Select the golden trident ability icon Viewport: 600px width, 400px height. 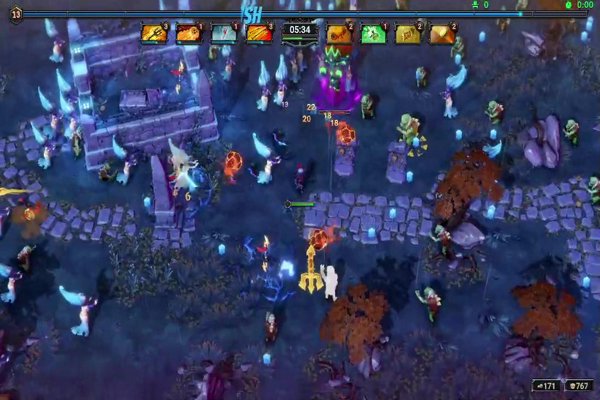pos(153,34)
